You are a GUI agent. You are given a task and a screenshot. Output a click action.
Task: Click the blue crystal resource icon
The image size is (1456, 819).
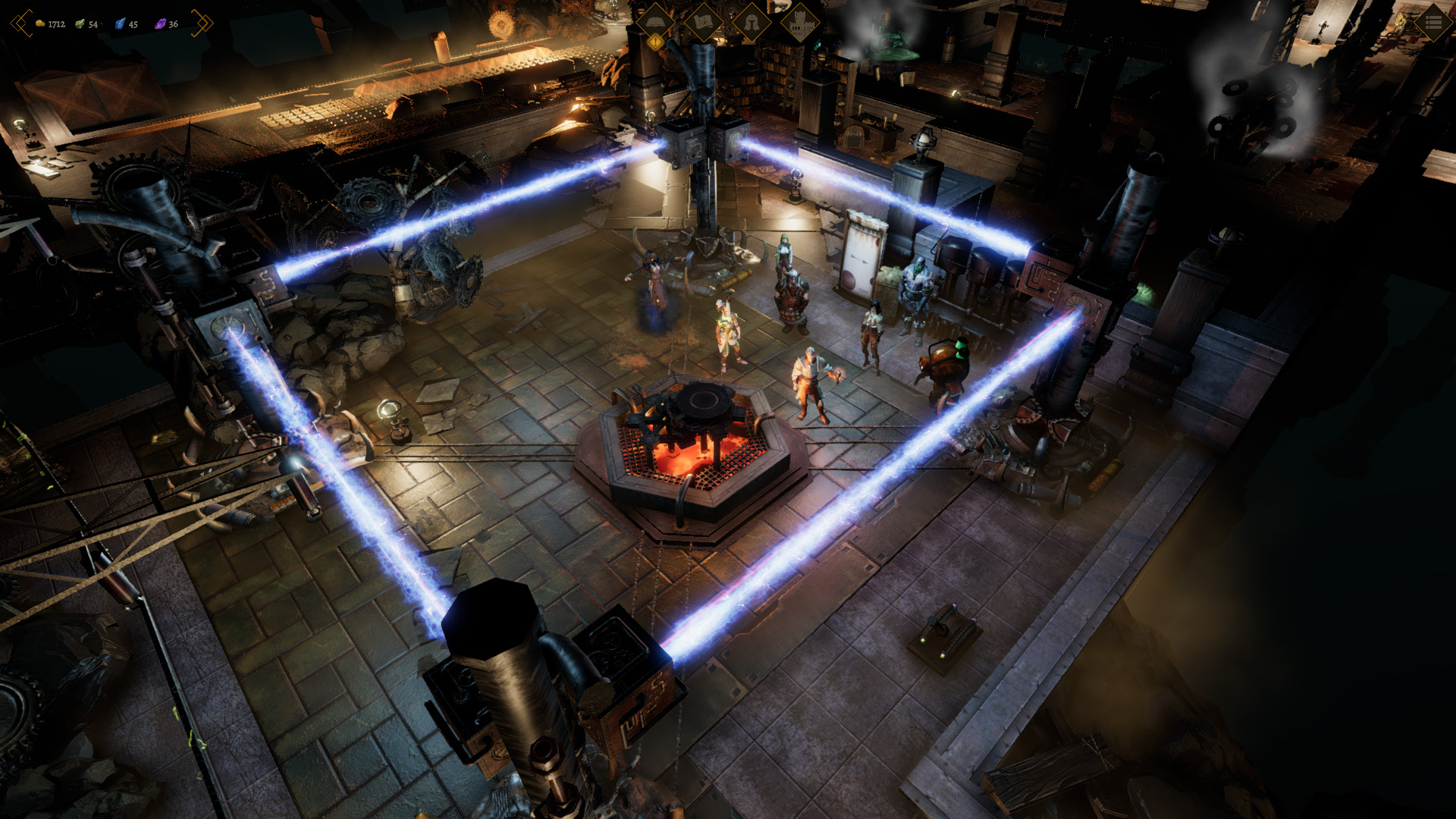click(x=119, y=24)
